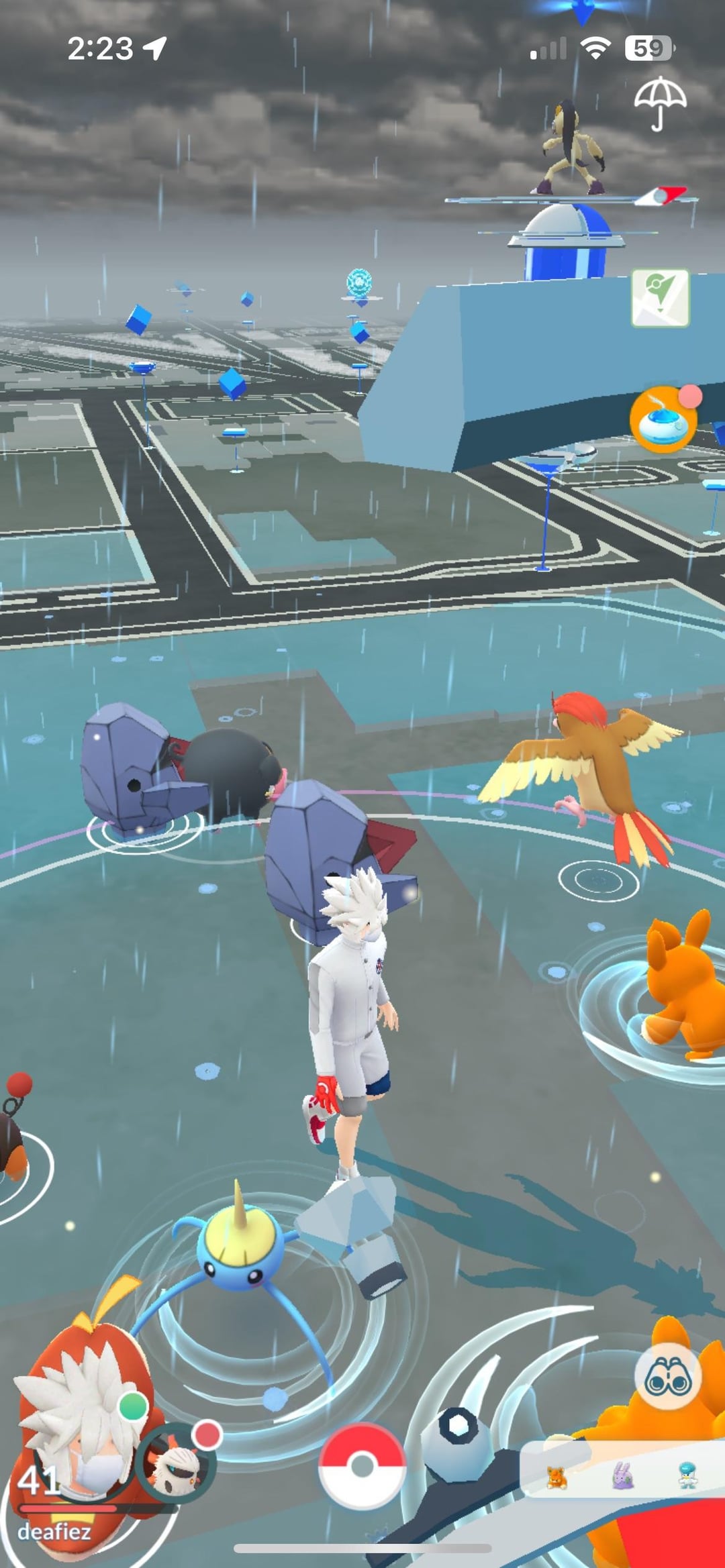Tap the rainy weather umbrella icon
Image resolution: width=725 pixels, height=1568 pixels.
660,103
